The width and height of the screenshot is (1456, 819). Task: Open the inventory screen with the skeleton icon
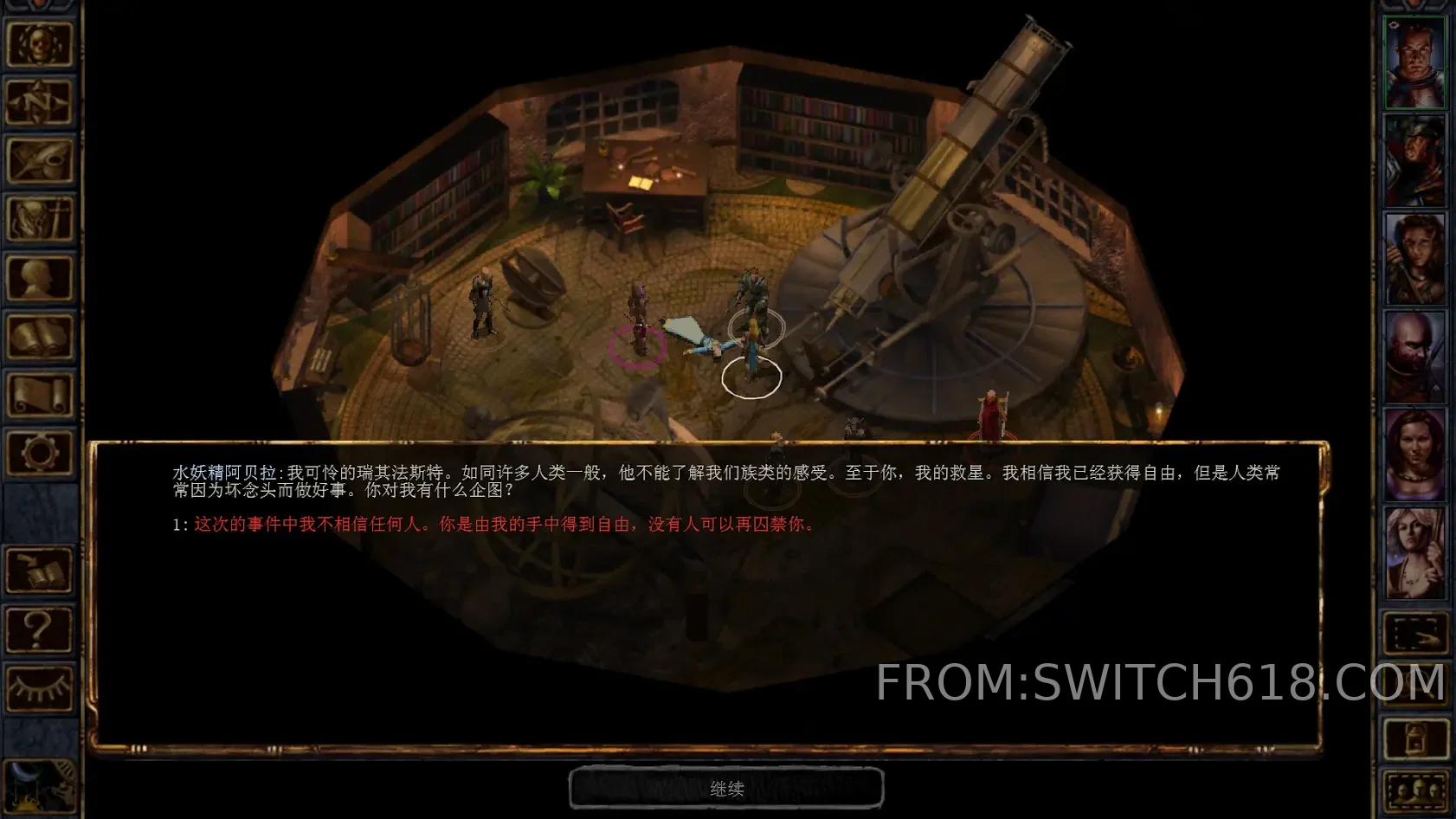(x=39, y=218)
